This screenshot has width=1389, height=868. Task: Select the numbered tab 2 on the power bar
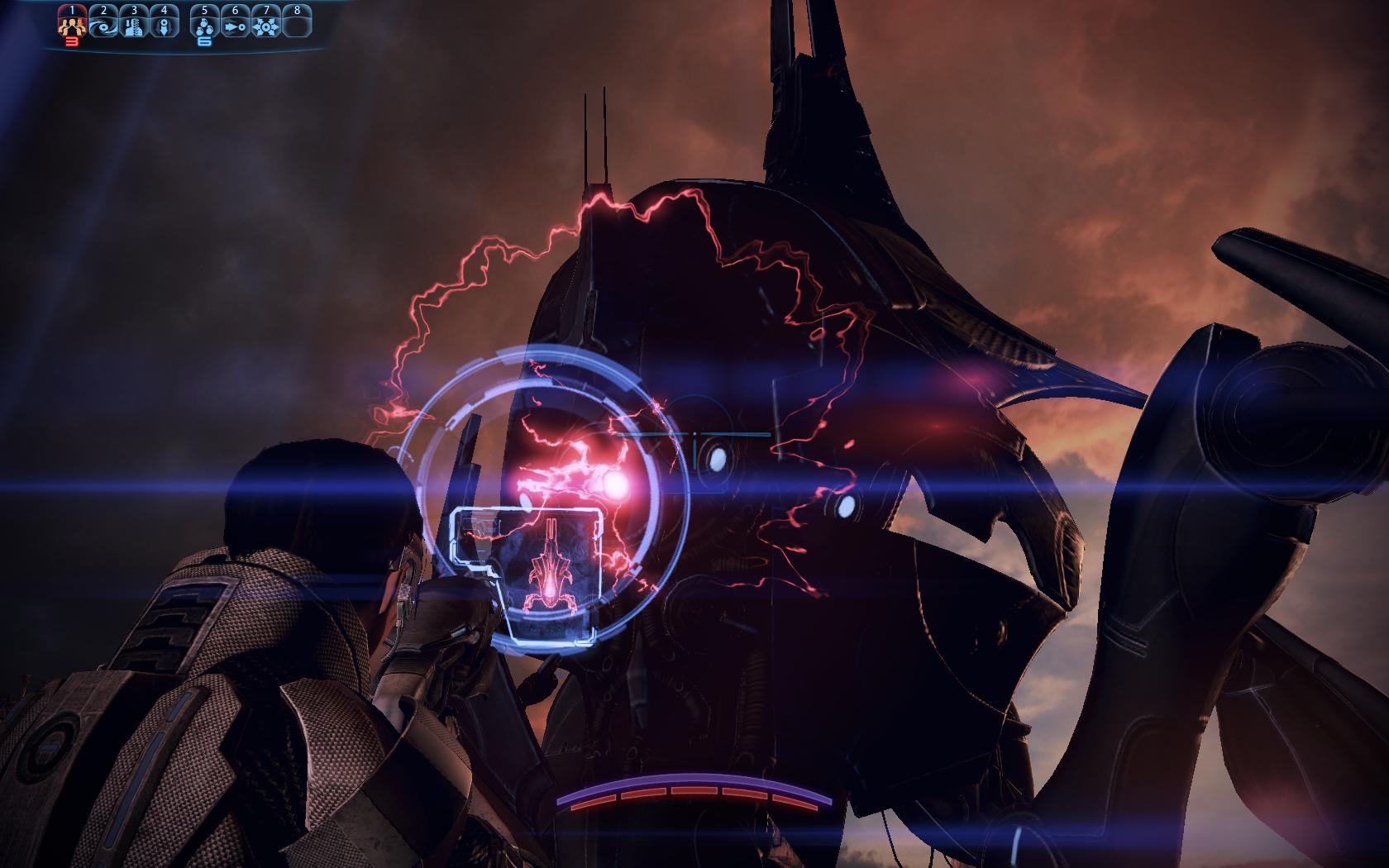click(104, 10)
